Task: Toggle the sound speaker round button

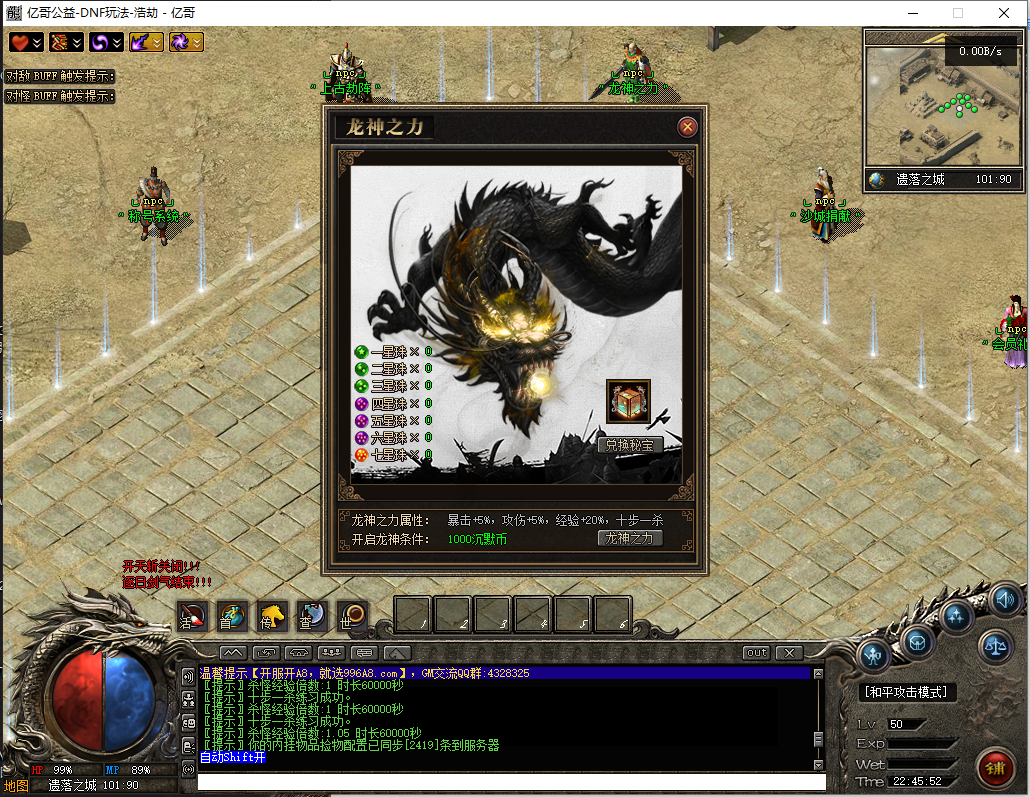Action: (1005, 599)
